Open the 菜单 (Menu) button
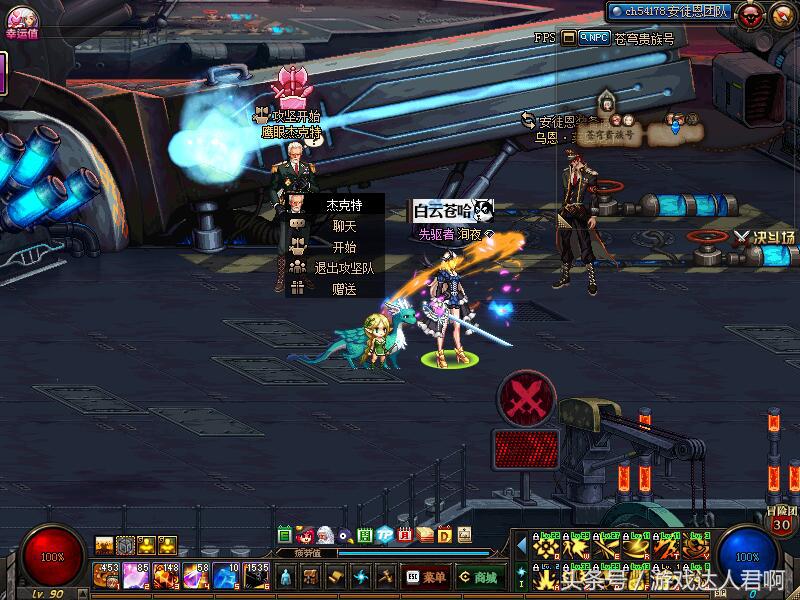The image size is (800, 600). pos(426,577)
